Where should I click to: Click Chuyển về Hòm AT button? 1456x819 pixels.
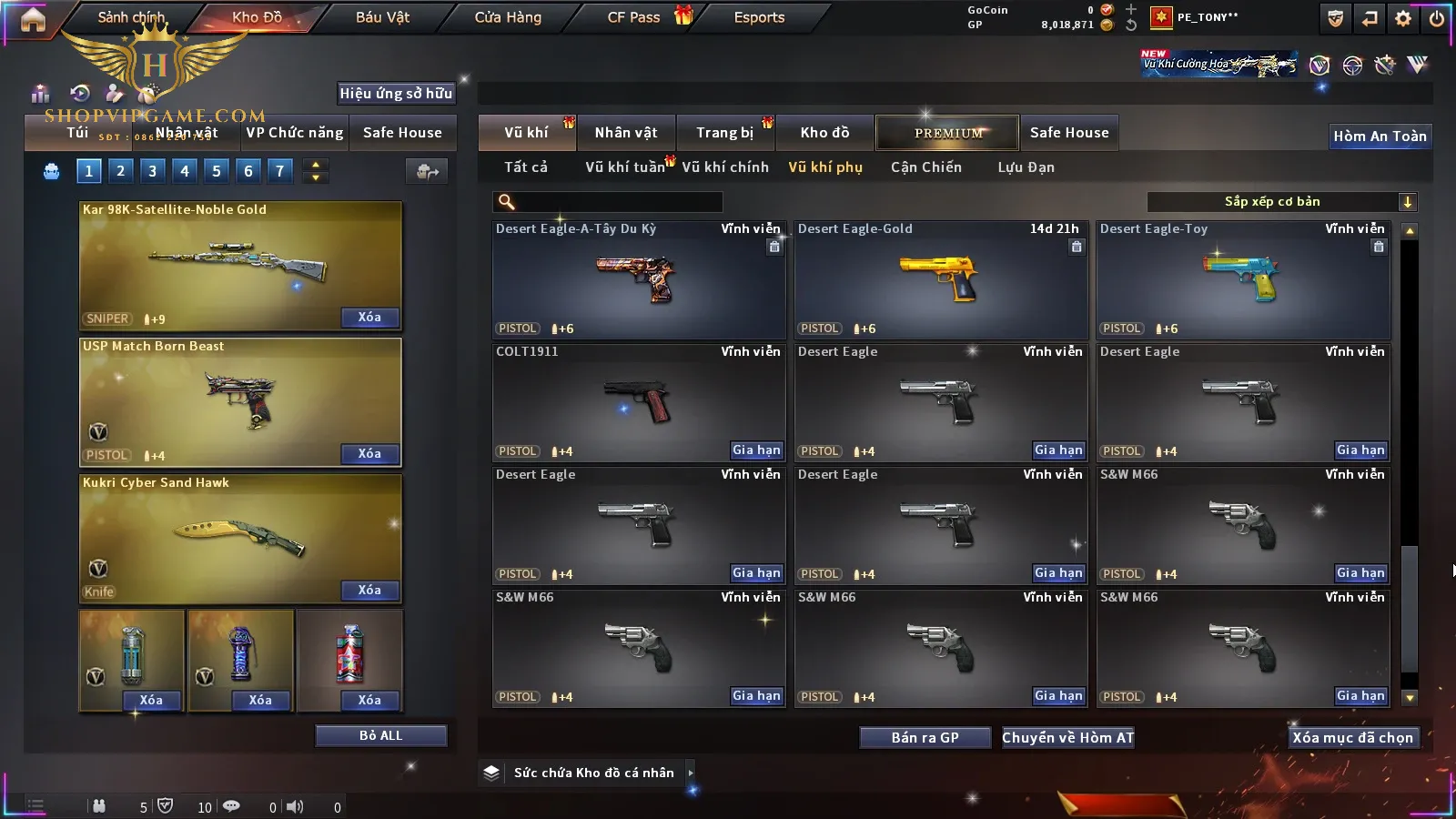(x=1067, y=737)
